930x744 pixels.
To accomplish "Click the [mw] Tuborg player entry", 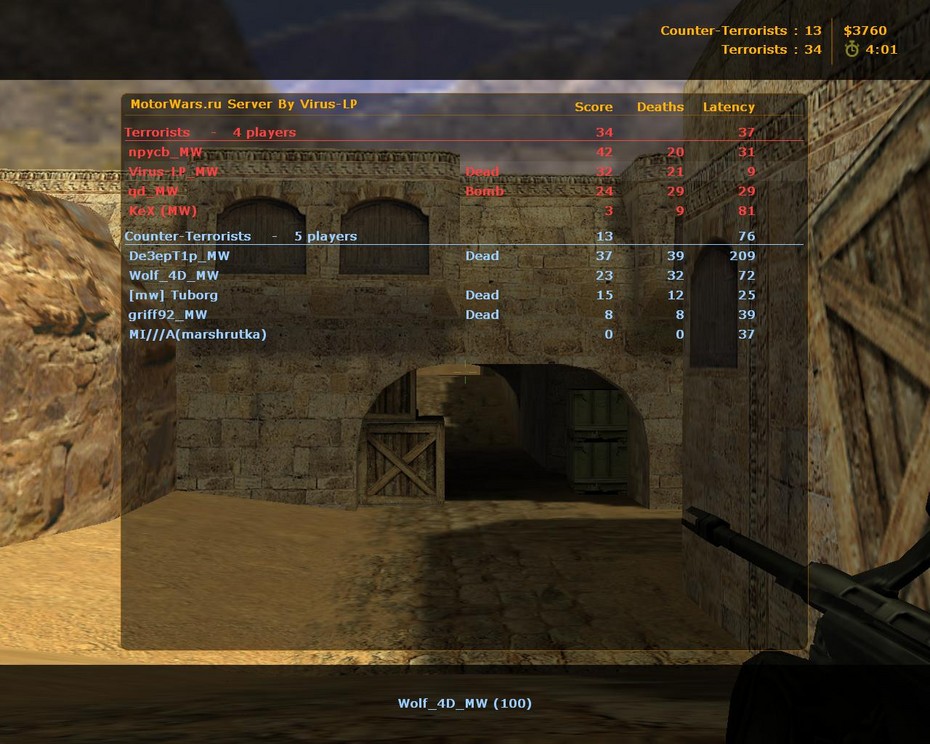I will pyautogui.click(x=173, y=295).
